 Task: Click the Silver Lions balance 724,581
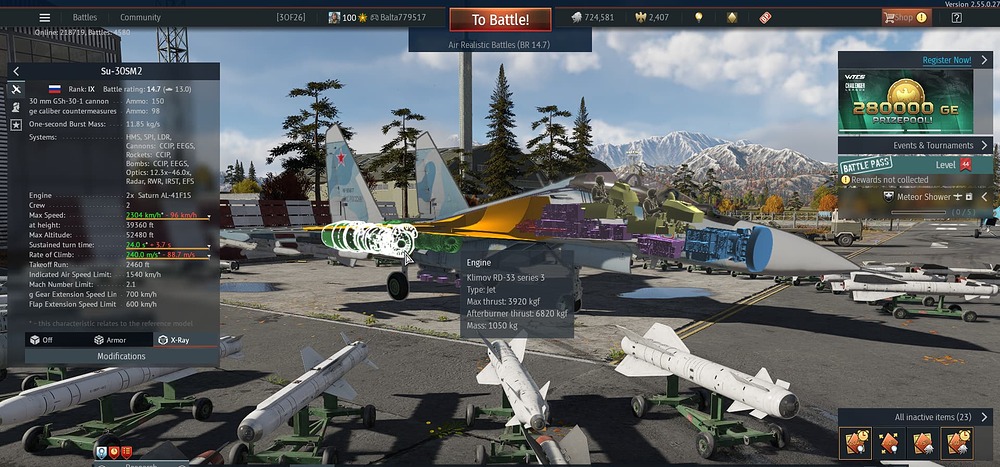coord(592,18)
